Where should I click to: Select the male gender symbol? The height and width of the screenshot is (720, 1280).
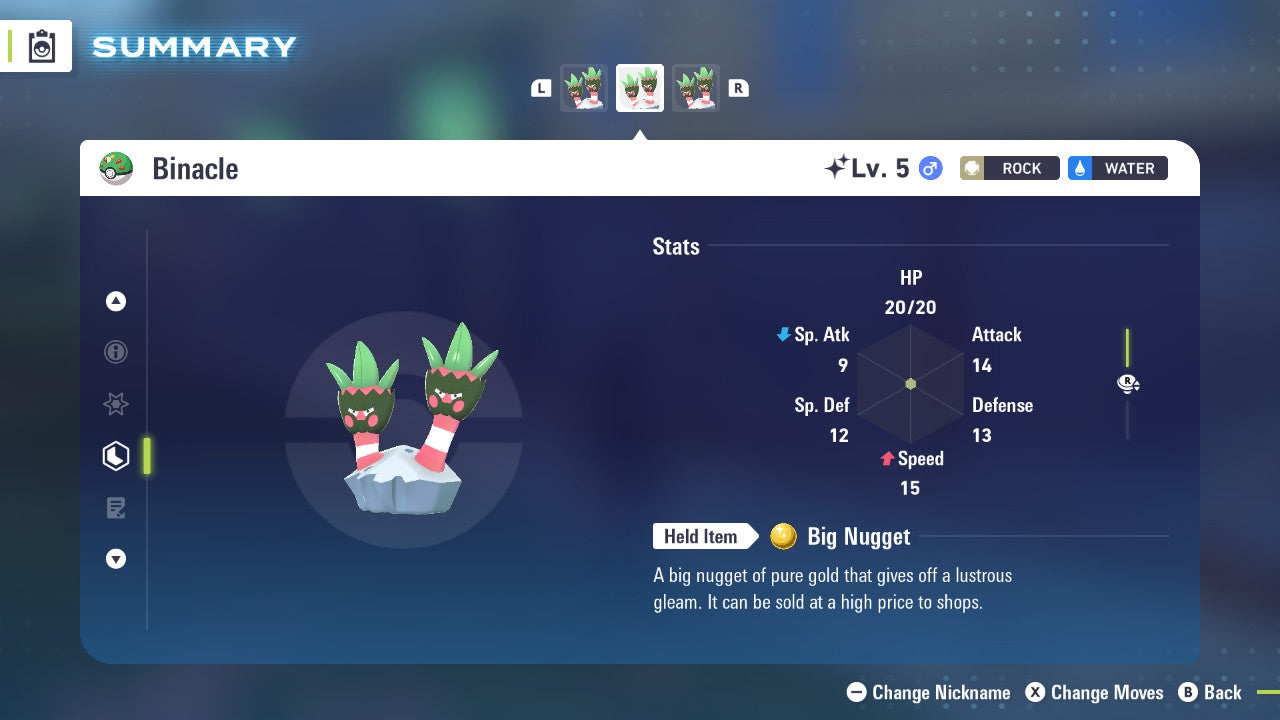pyautogui.click(x=928, y=170)
